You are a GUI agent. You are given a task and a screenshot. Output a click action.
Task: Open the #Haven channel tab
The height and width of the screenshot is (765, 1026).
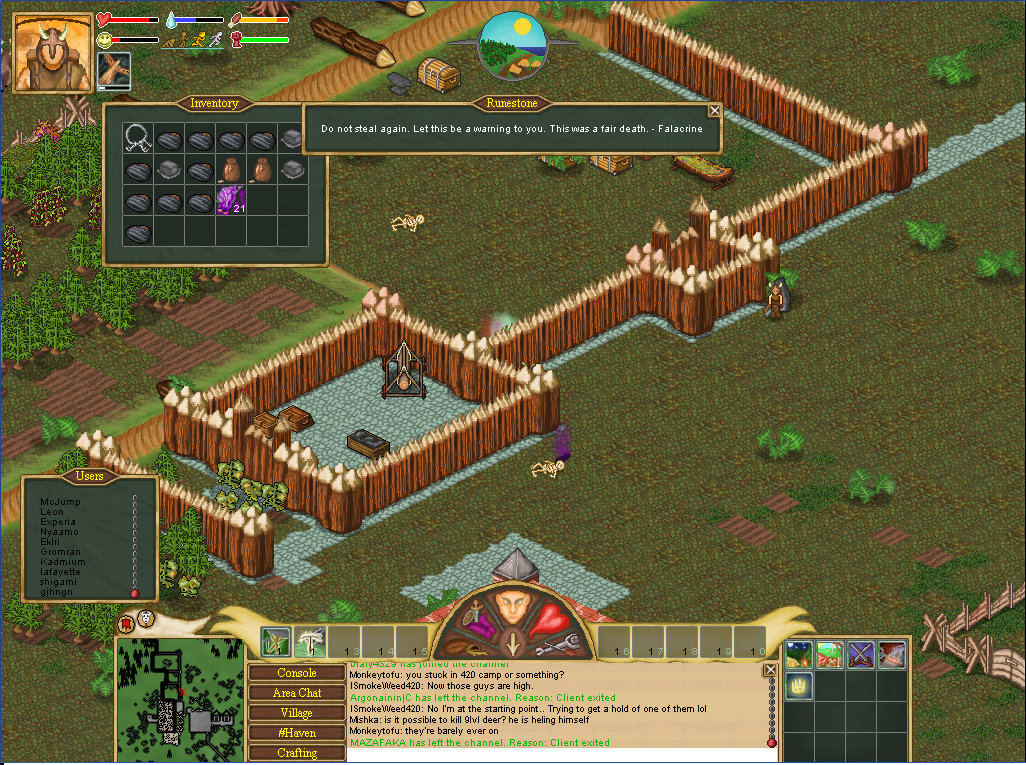pyautogui.click(x=296, y=733)
